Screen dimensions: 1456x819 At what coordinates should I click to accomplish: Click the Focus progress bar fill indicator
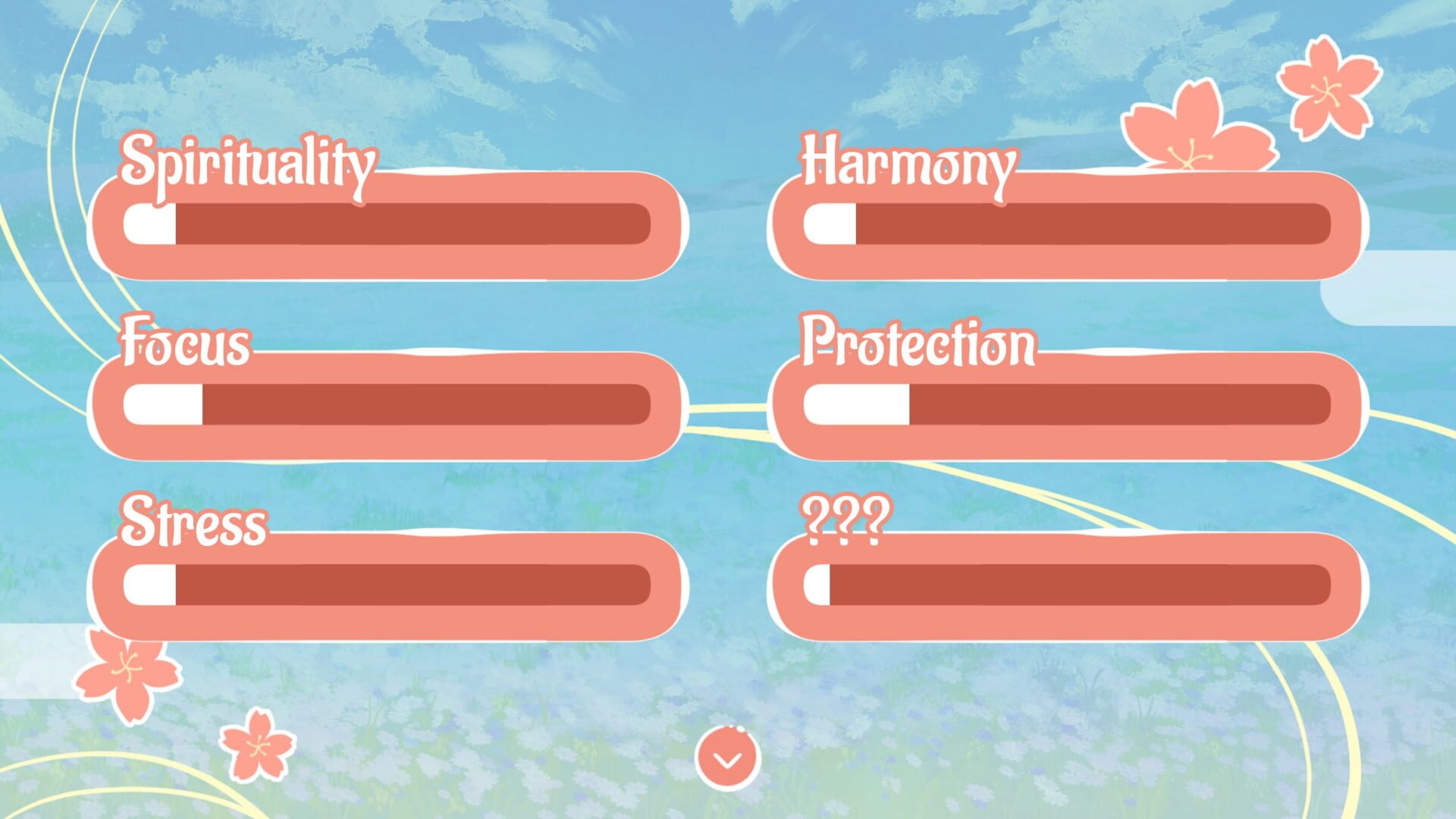[x=163, y=402]
